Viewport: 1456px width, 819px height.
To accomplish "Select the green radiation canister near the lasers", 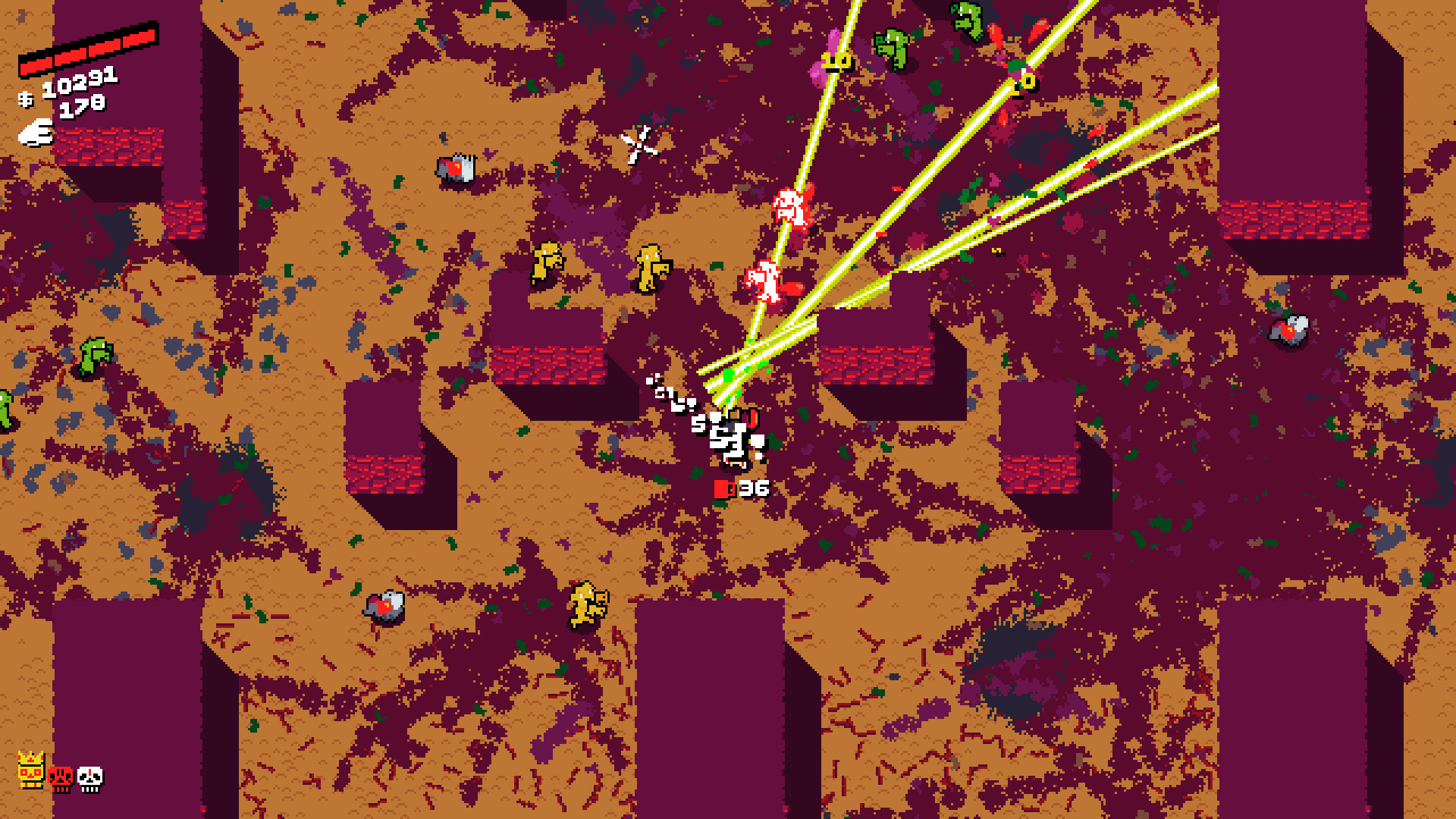I will [x=726, y=373].
